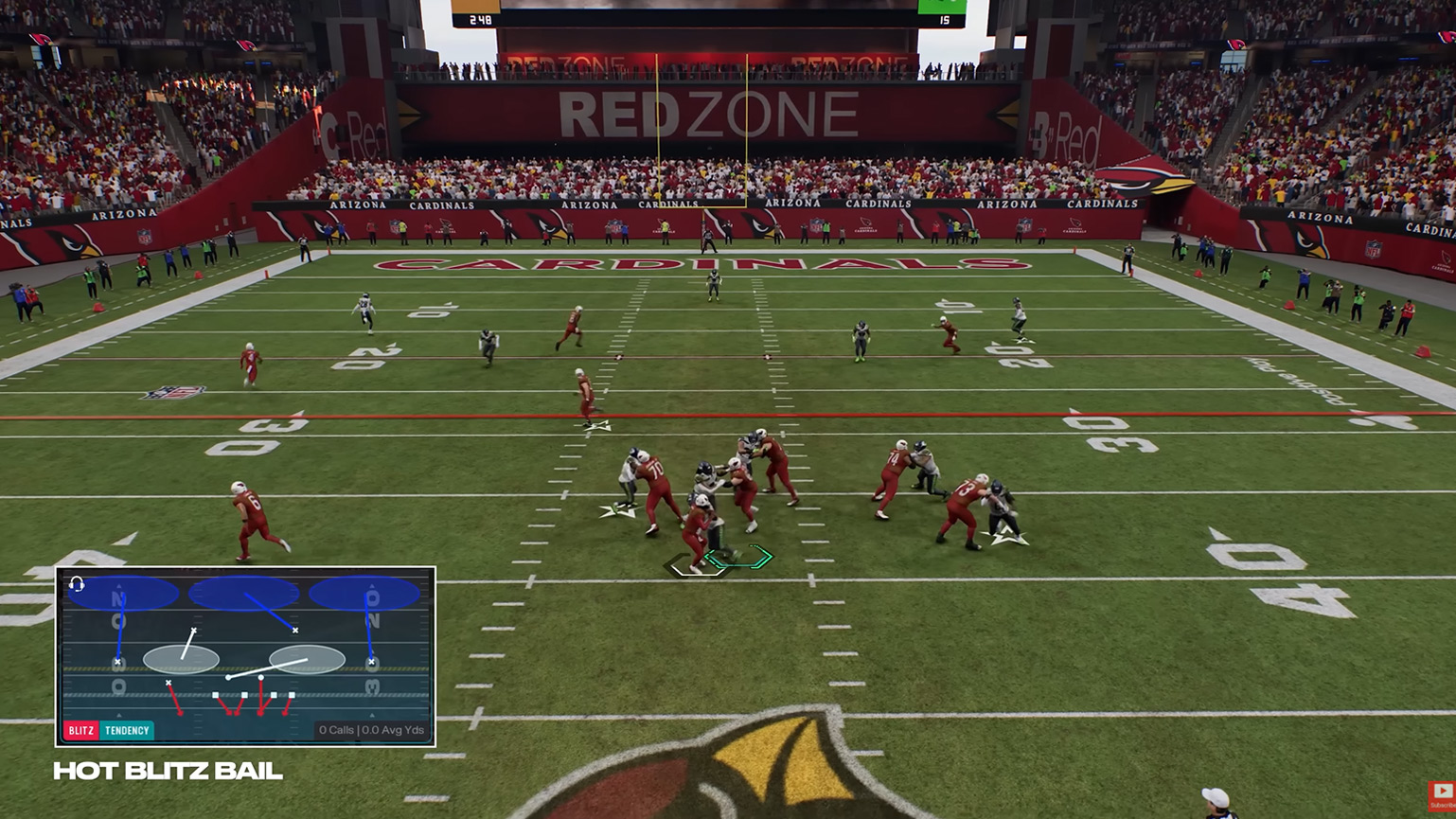Screen dimensions: 1456x819
Task: Toggle the headset icon on the play art panel
Action: tap(77, 585)
